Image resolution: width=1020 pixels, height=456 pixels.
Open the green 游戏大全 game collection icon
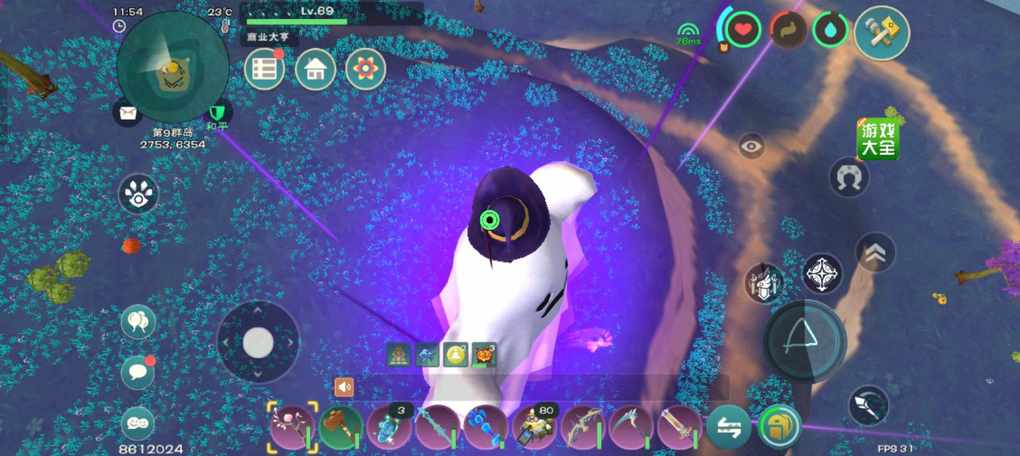tap(877, 139)
